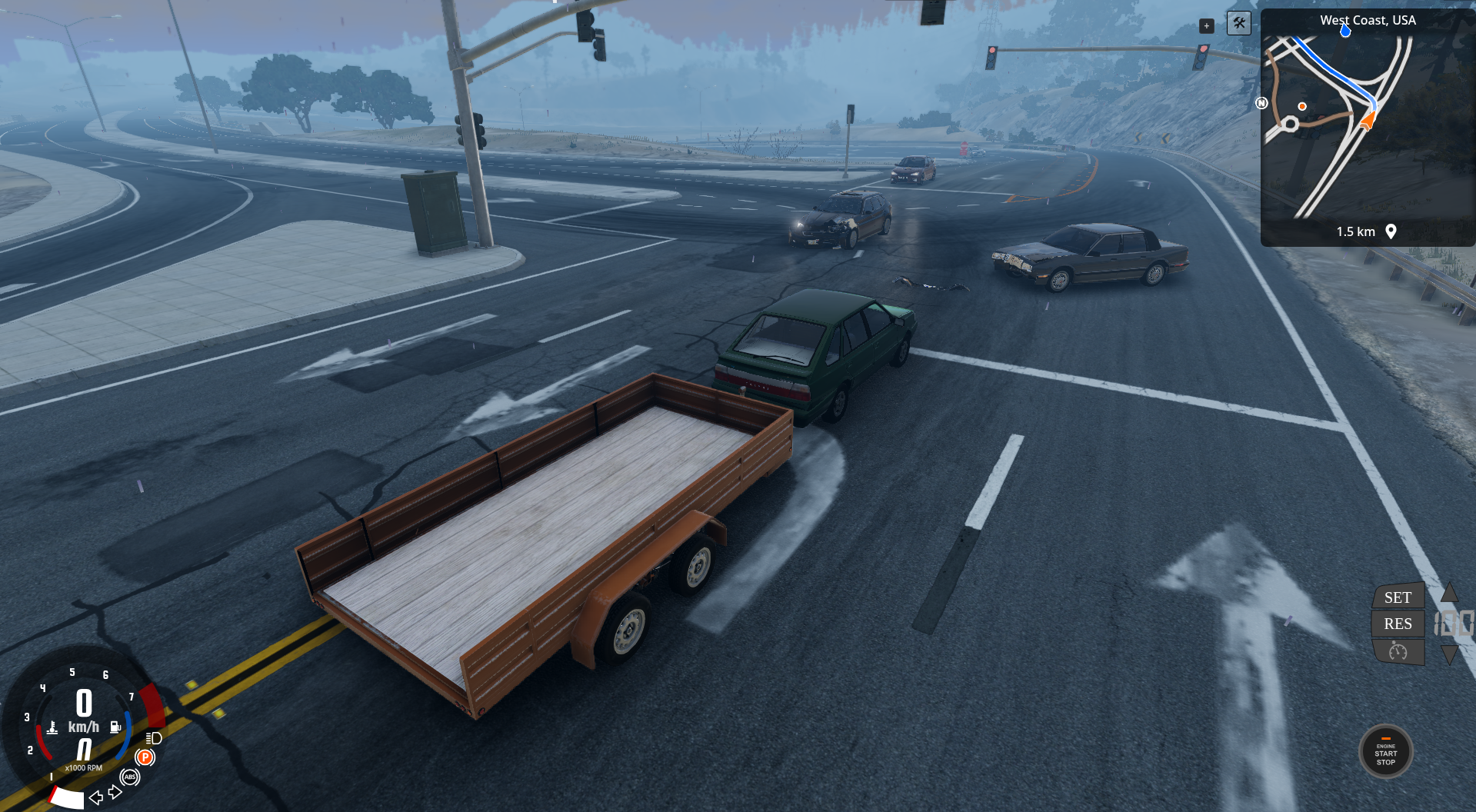Viewport: 1476px width, 812px height.
Task: Click the ABS indicator icon
Action: (130, 777)
